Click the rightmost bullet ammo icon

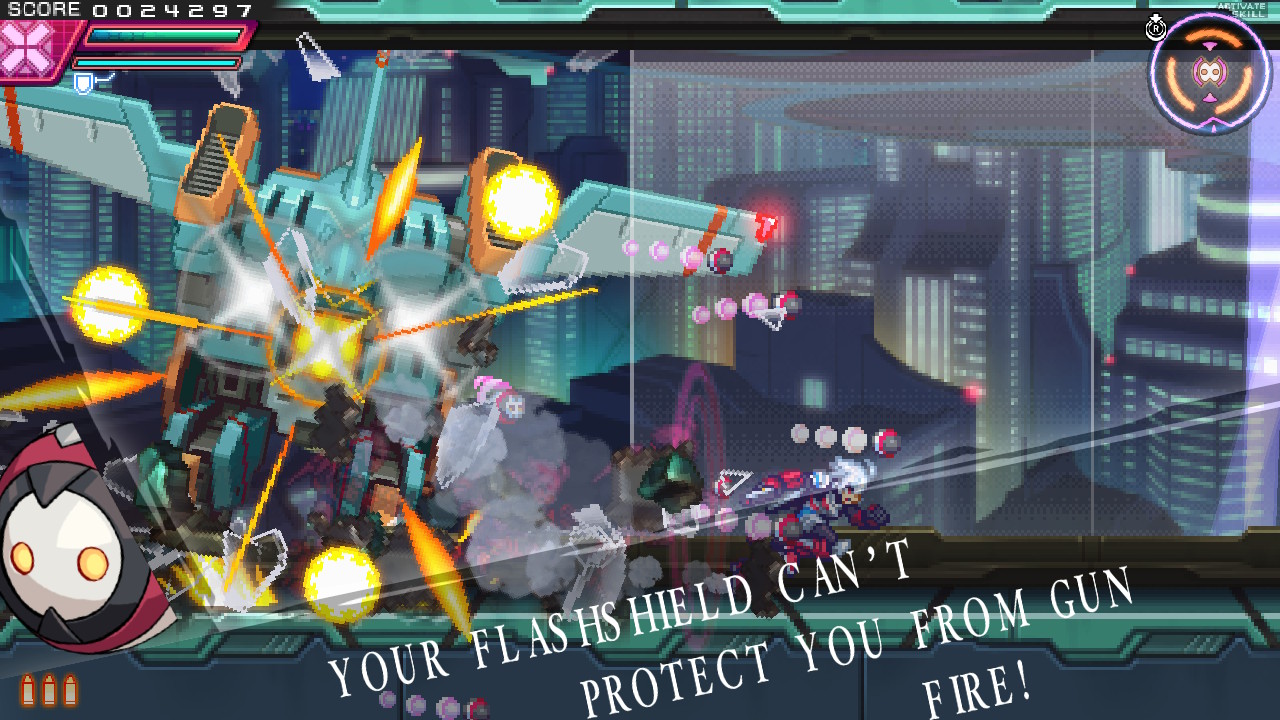pos(71,691)
